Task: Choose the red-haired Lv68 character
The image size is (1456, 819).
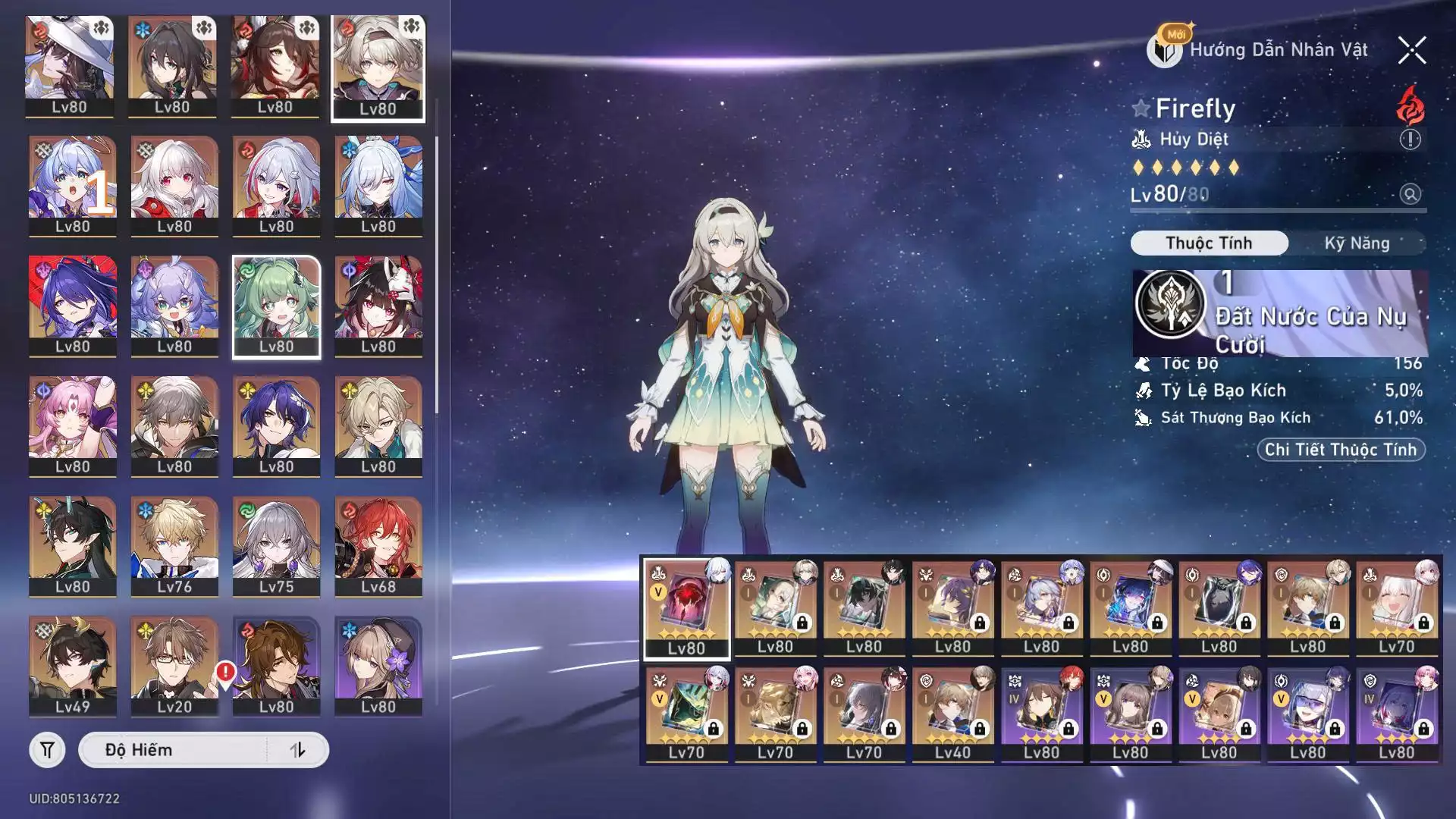Action: click(378, 545)
